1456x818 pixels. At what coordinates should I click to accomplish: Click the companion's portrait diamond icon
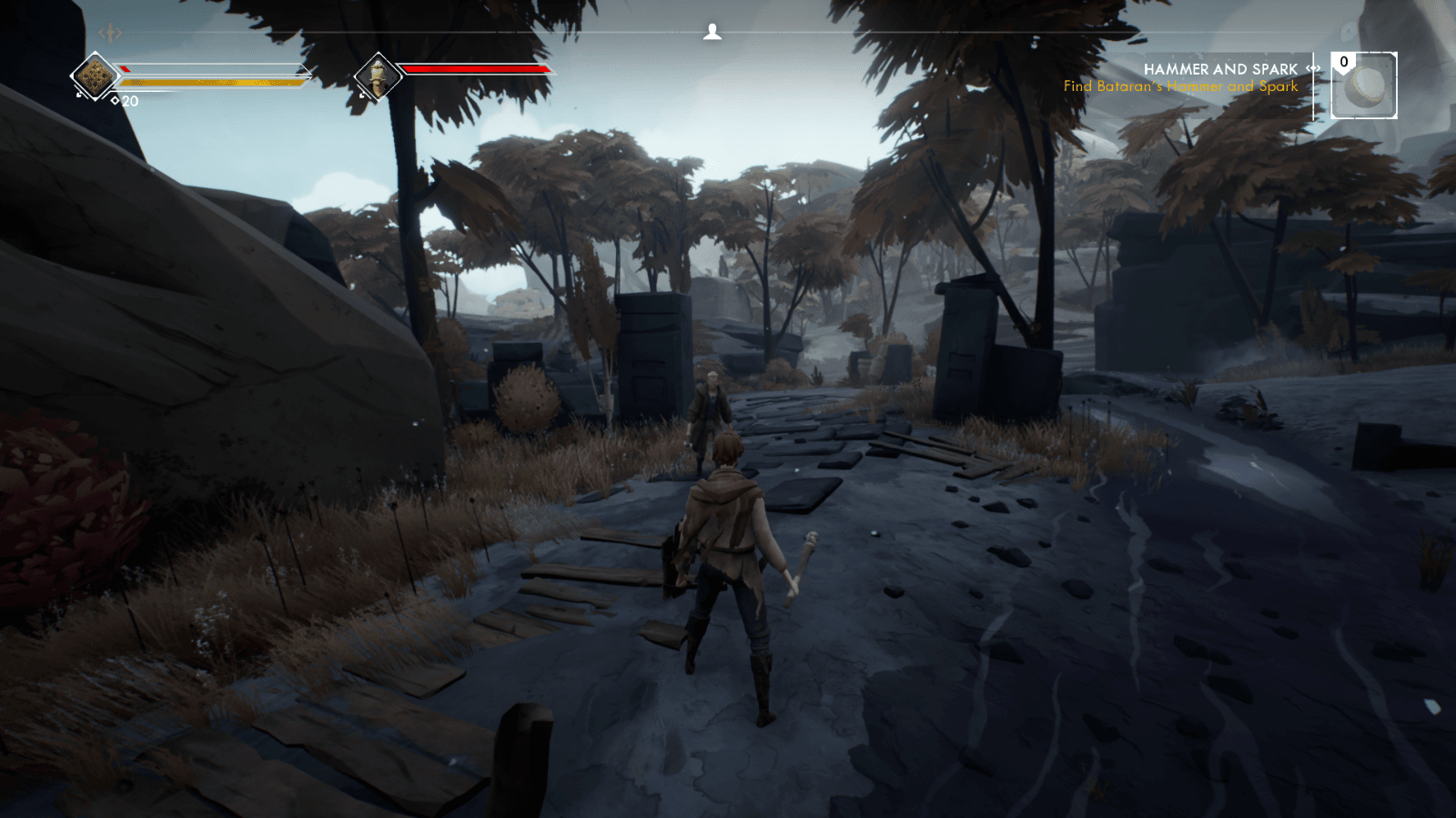pos(378,76)
